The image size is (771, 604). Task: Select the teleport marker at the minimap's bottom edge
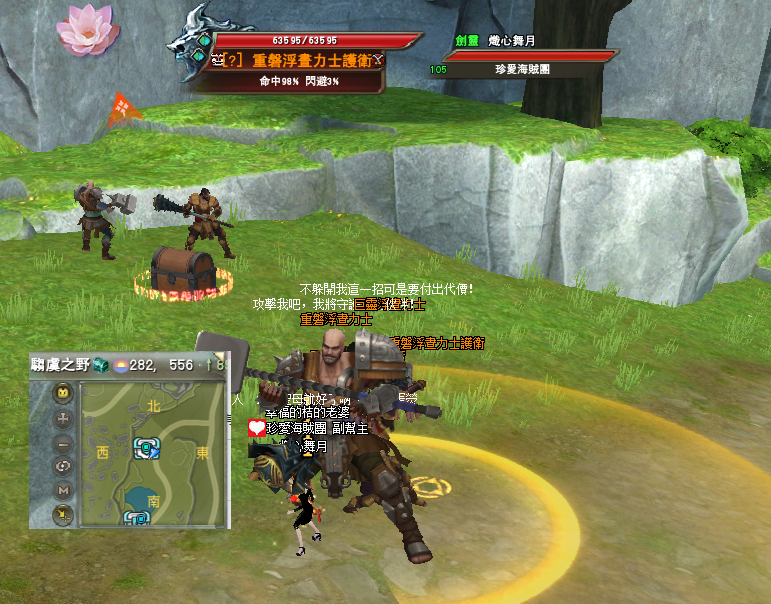pyautogui.click(x=136, y=518)
